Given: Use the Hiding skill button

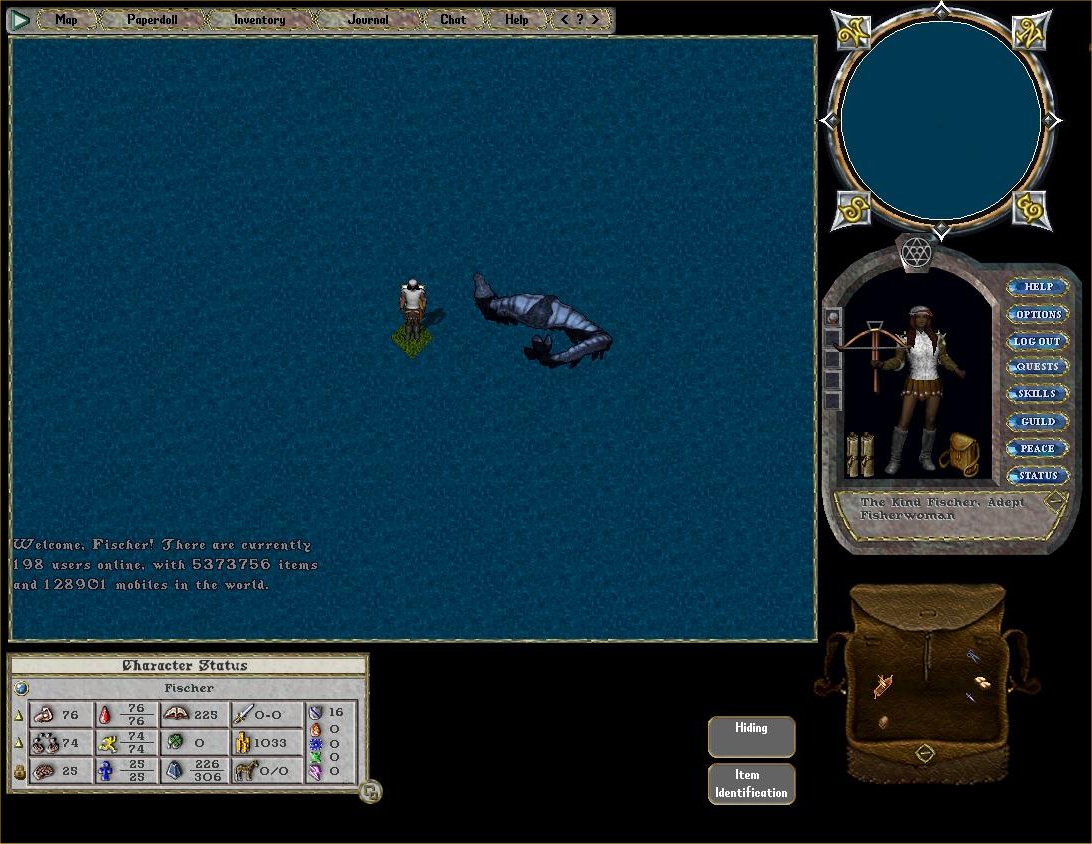Looking at the screenshot, I should coord(751,736).
